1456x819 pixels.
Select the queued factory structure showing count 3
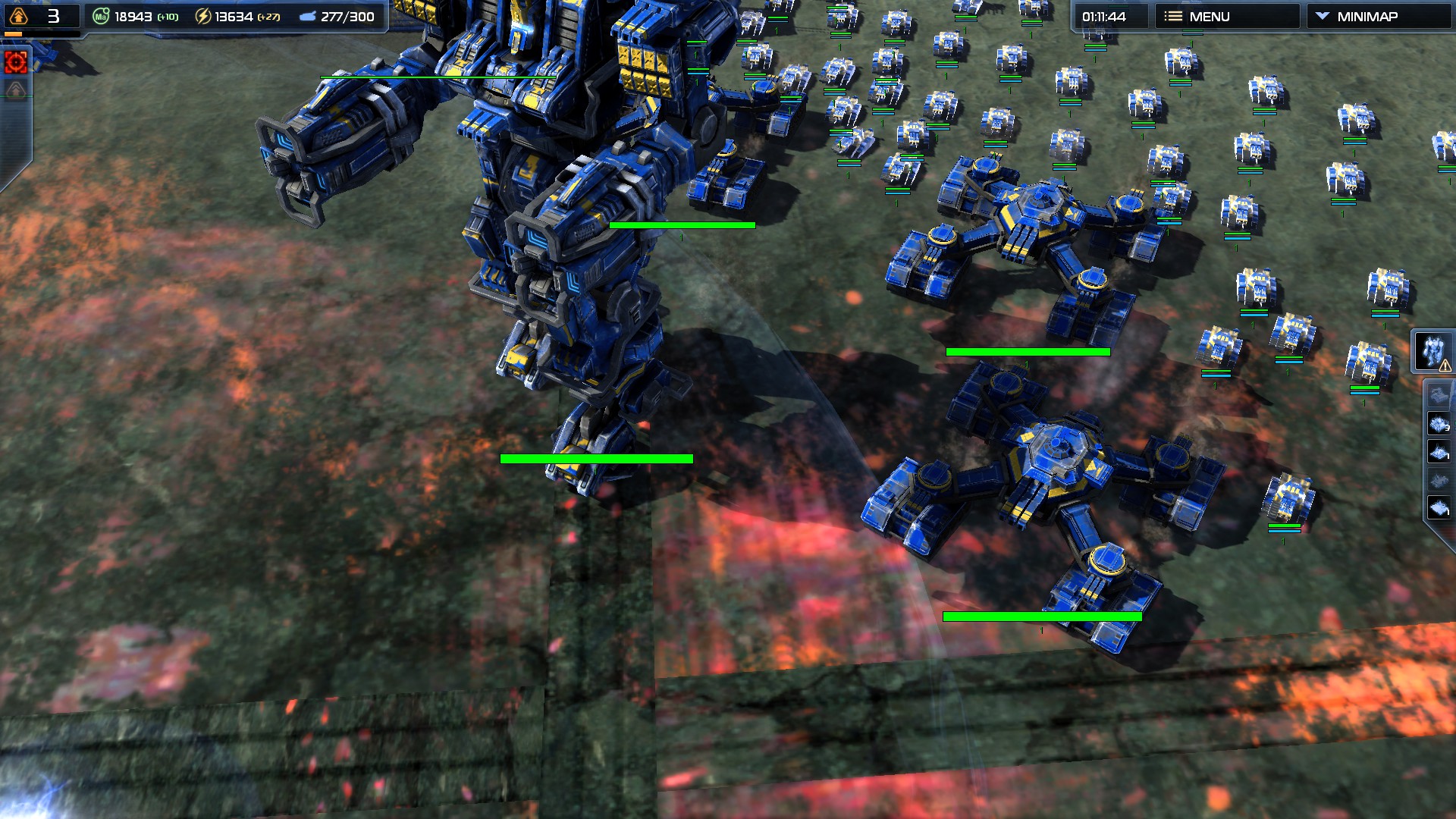1438,422
